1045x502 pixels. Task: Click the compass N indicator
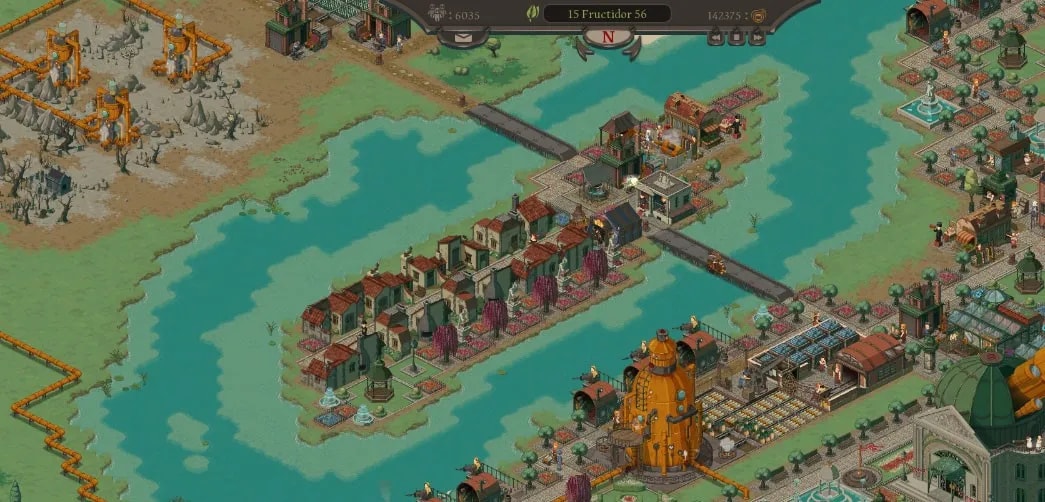[610, 38]
